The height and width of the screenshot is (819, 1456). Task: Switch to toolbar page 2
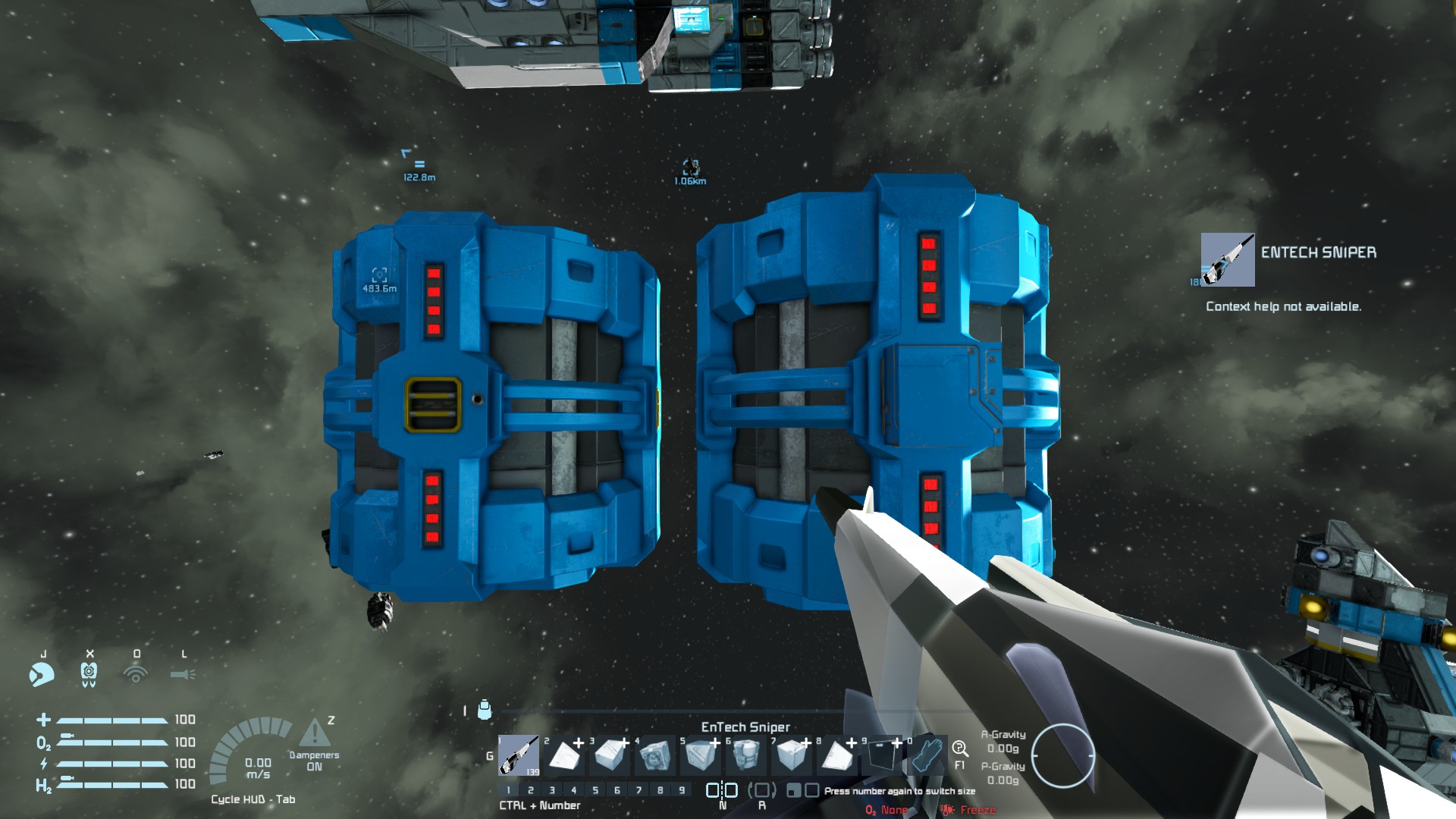click(531, 790)
